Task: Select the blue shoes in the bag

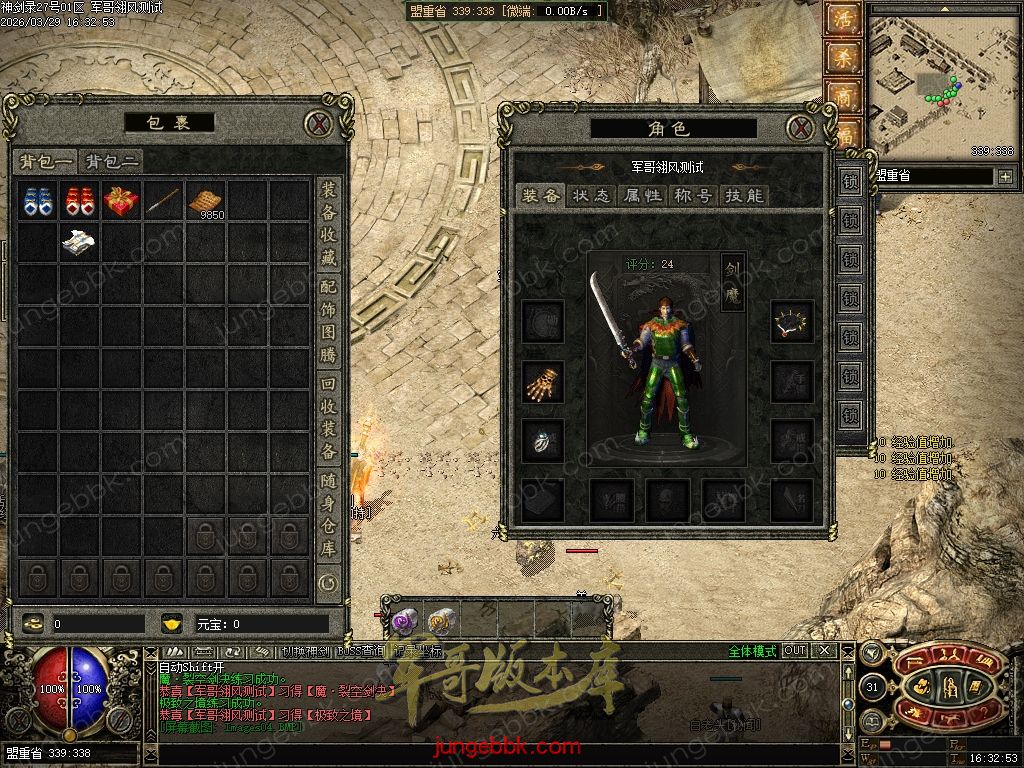Action: click(38, 201)
